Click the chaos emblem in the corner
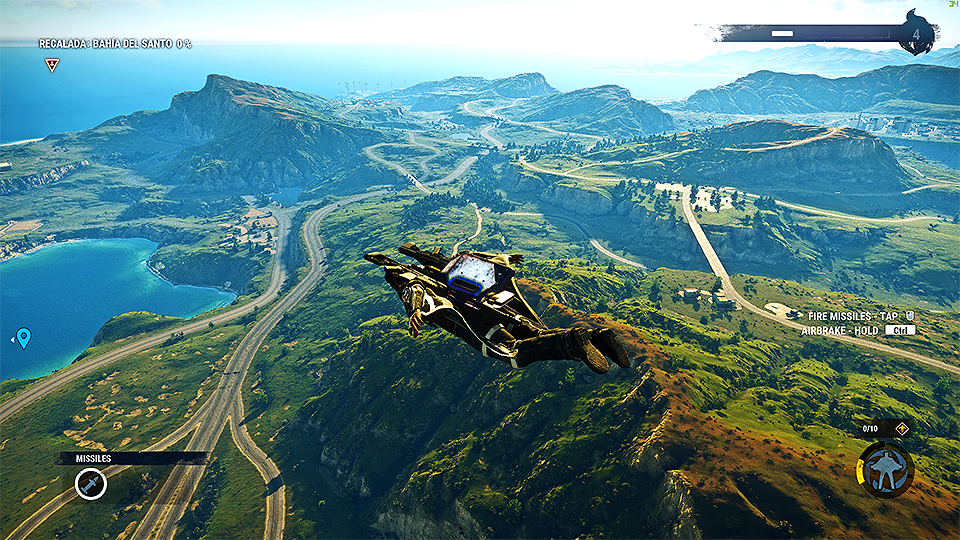 (x=917, y=35)
